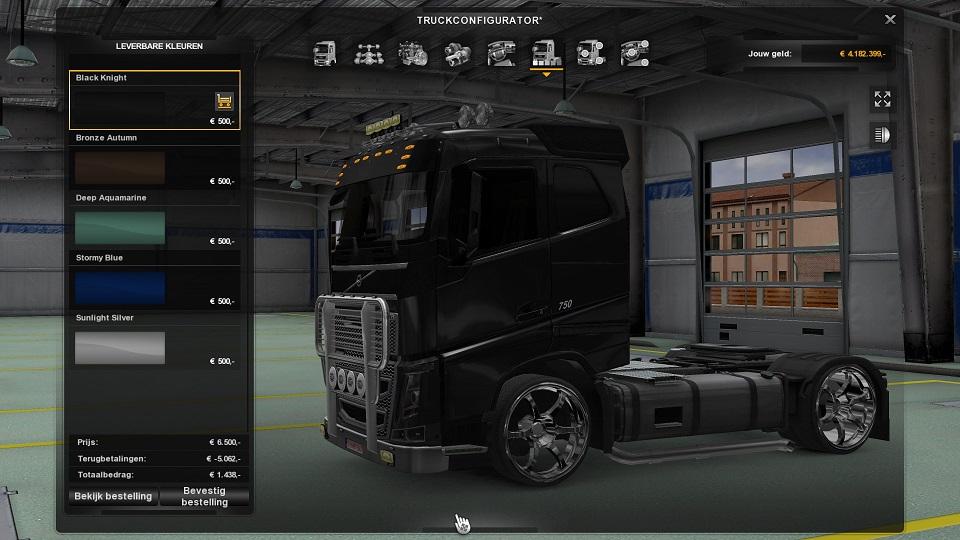The image size is (960, 540).
Task: Choose the Sunlight Silver paint color
Action: pos(120,346)
